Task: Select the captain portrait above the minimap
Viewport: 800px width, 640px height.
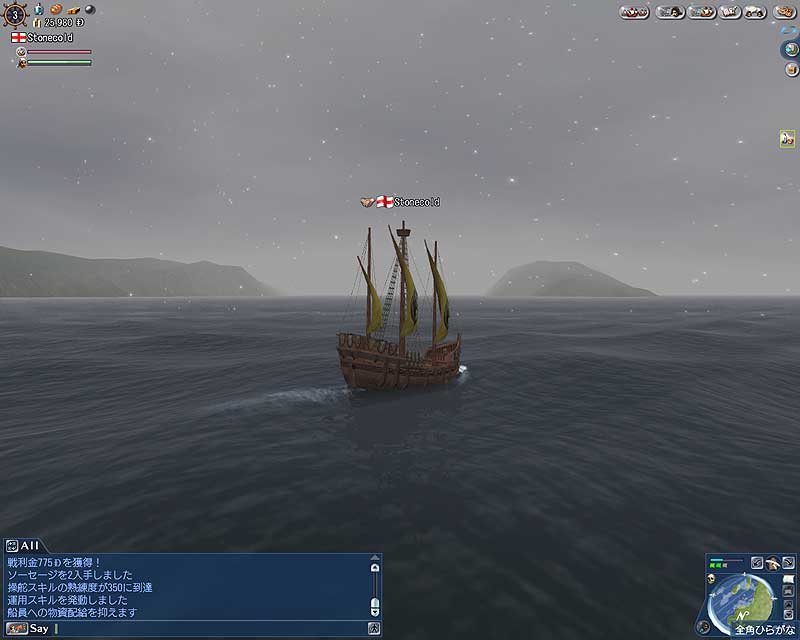Action: (x=773, y=564)
